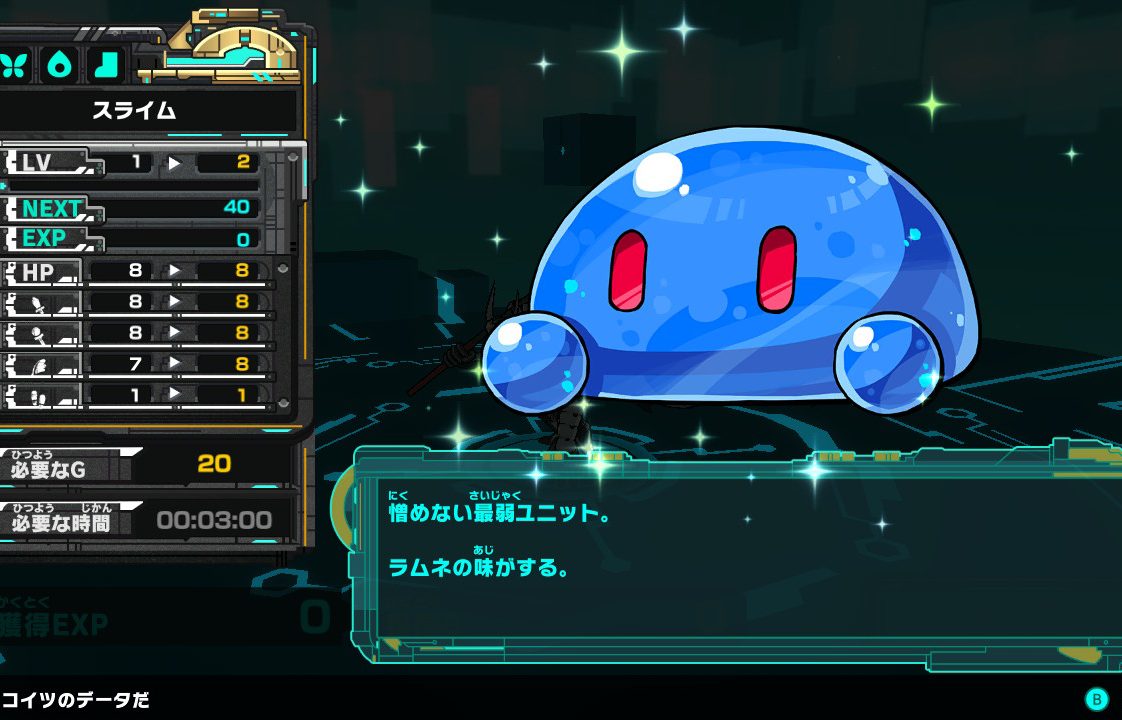Click the 必要な時間 timer panel
This screenshot has width=1122, height=720.
click(140, 520)
